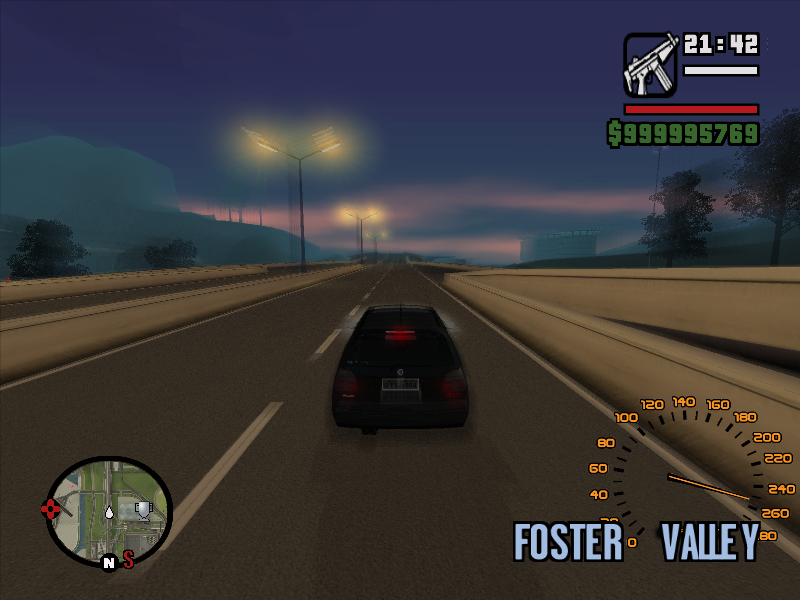The width and height of the screenshot is (801, 601).
Task: Select the submachine gun weapon icon
Action: [x=651, y=65]
